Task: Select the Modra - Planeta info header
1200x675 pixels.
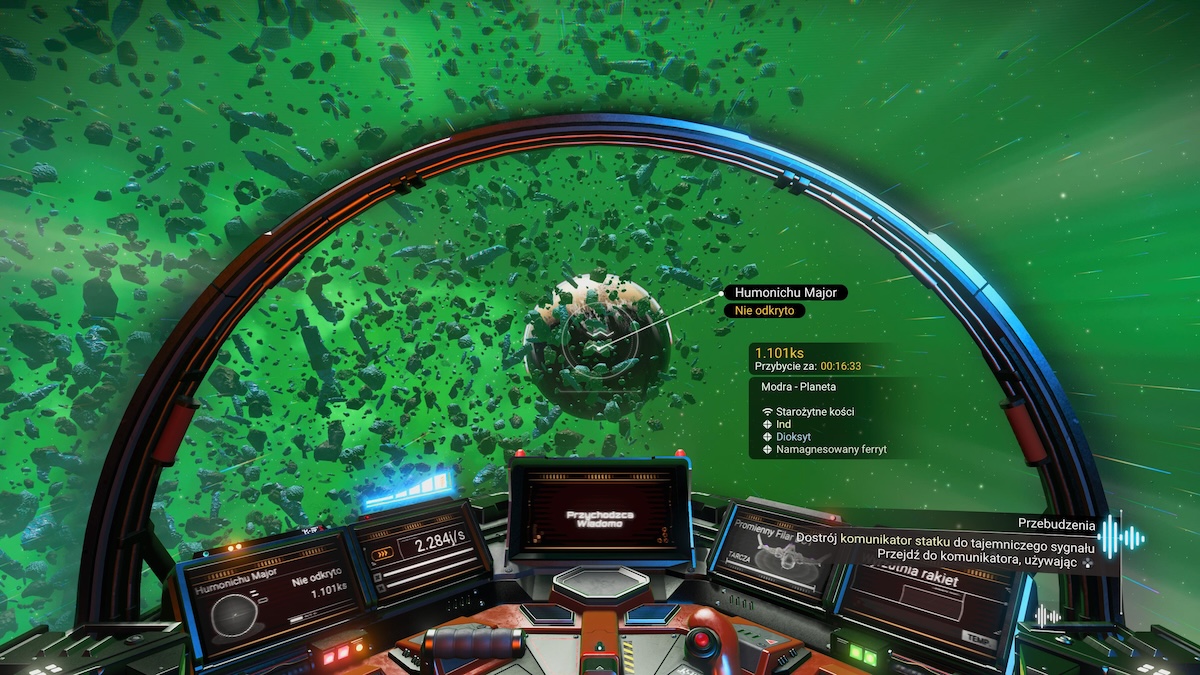Action: (796, 386)
